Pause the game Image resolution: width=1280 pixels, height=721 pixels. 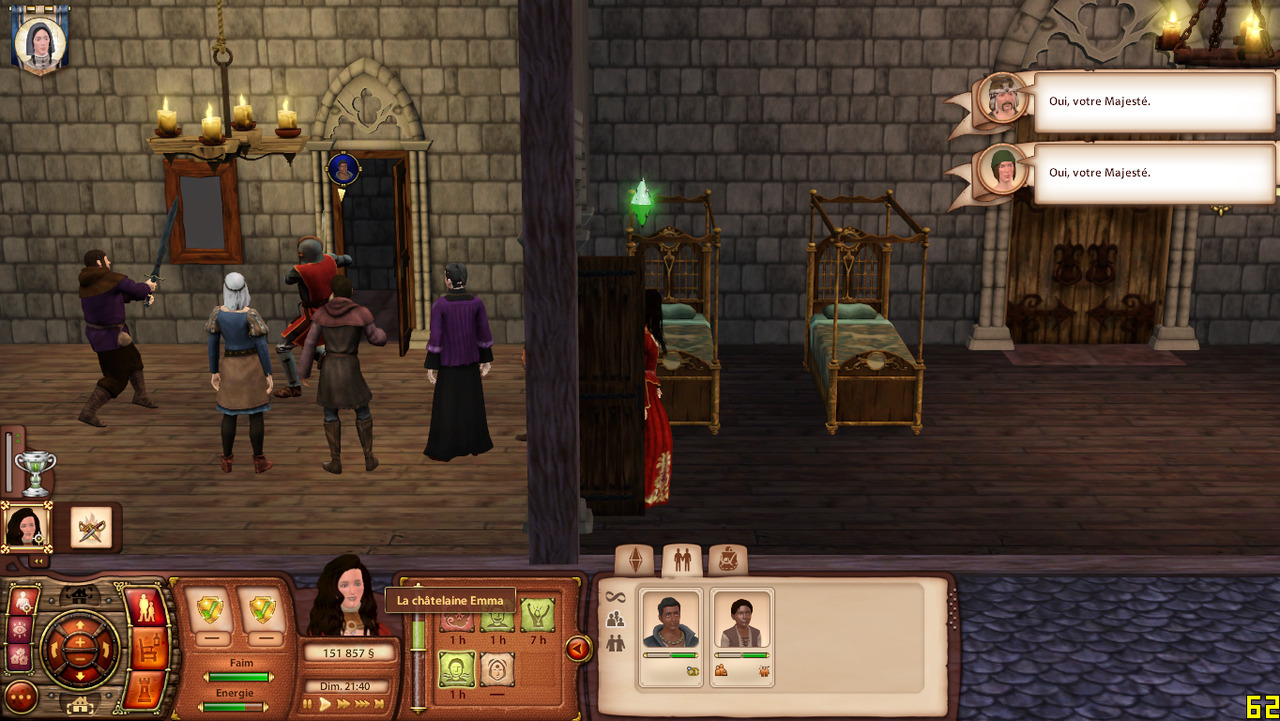(x=308, y=704)
